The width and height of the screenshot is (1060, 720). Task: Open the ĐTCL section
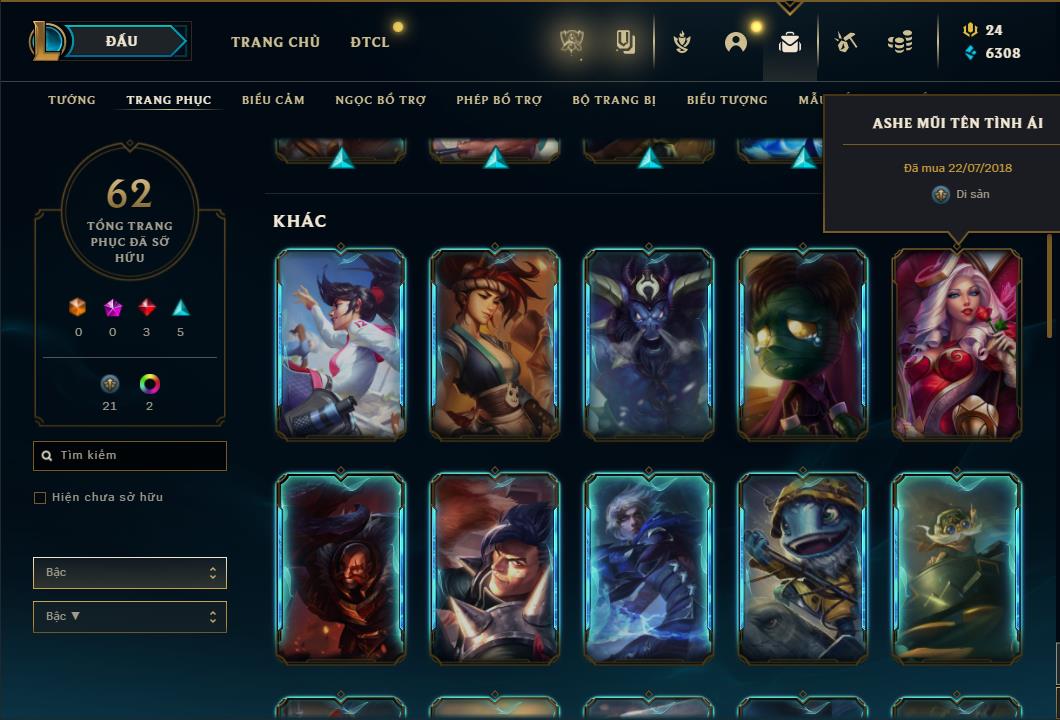coord(370,42)
